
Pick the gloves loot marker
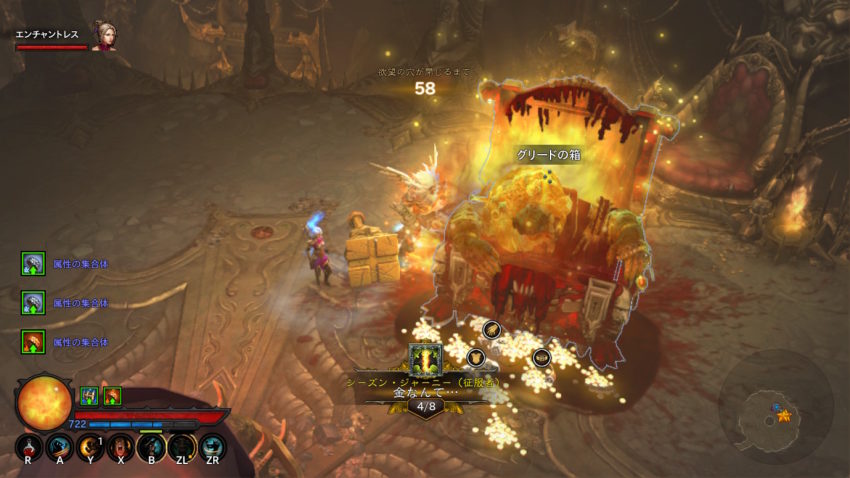(x=491, y=328)
